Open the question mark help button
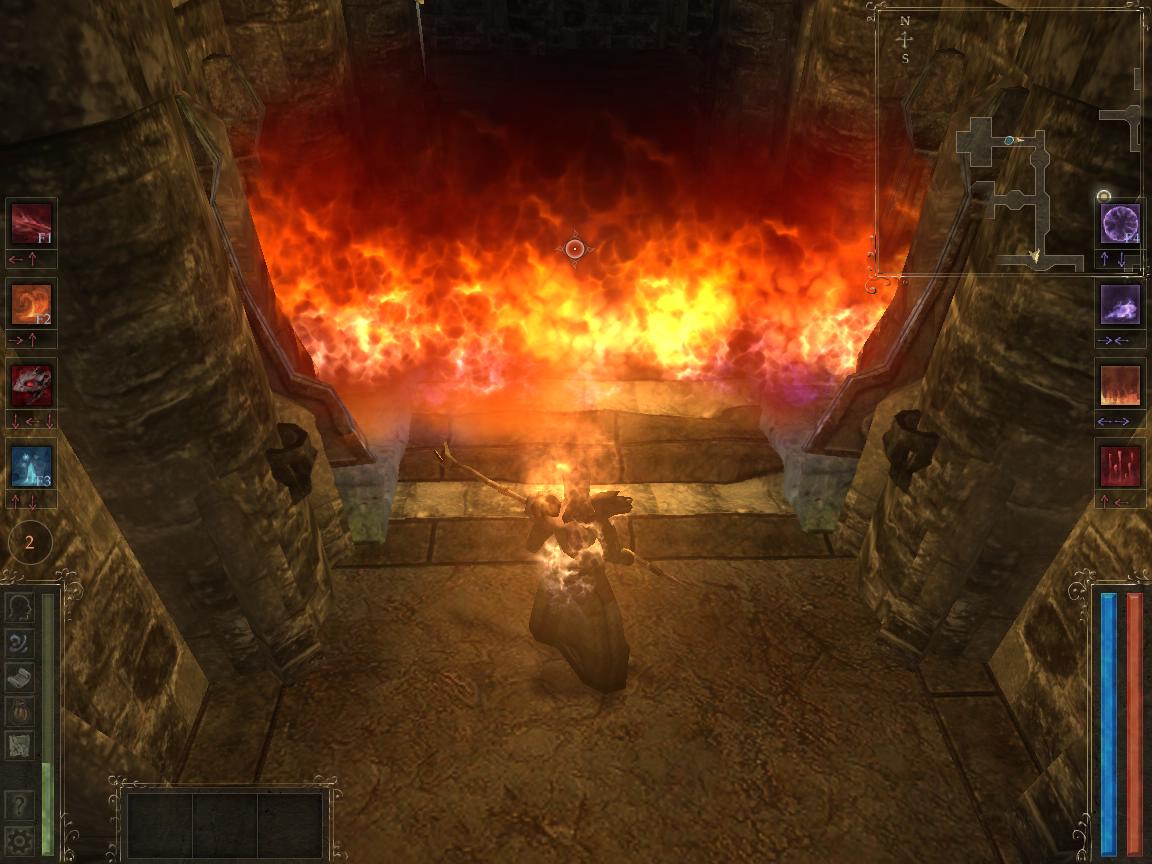 point(19,805)
